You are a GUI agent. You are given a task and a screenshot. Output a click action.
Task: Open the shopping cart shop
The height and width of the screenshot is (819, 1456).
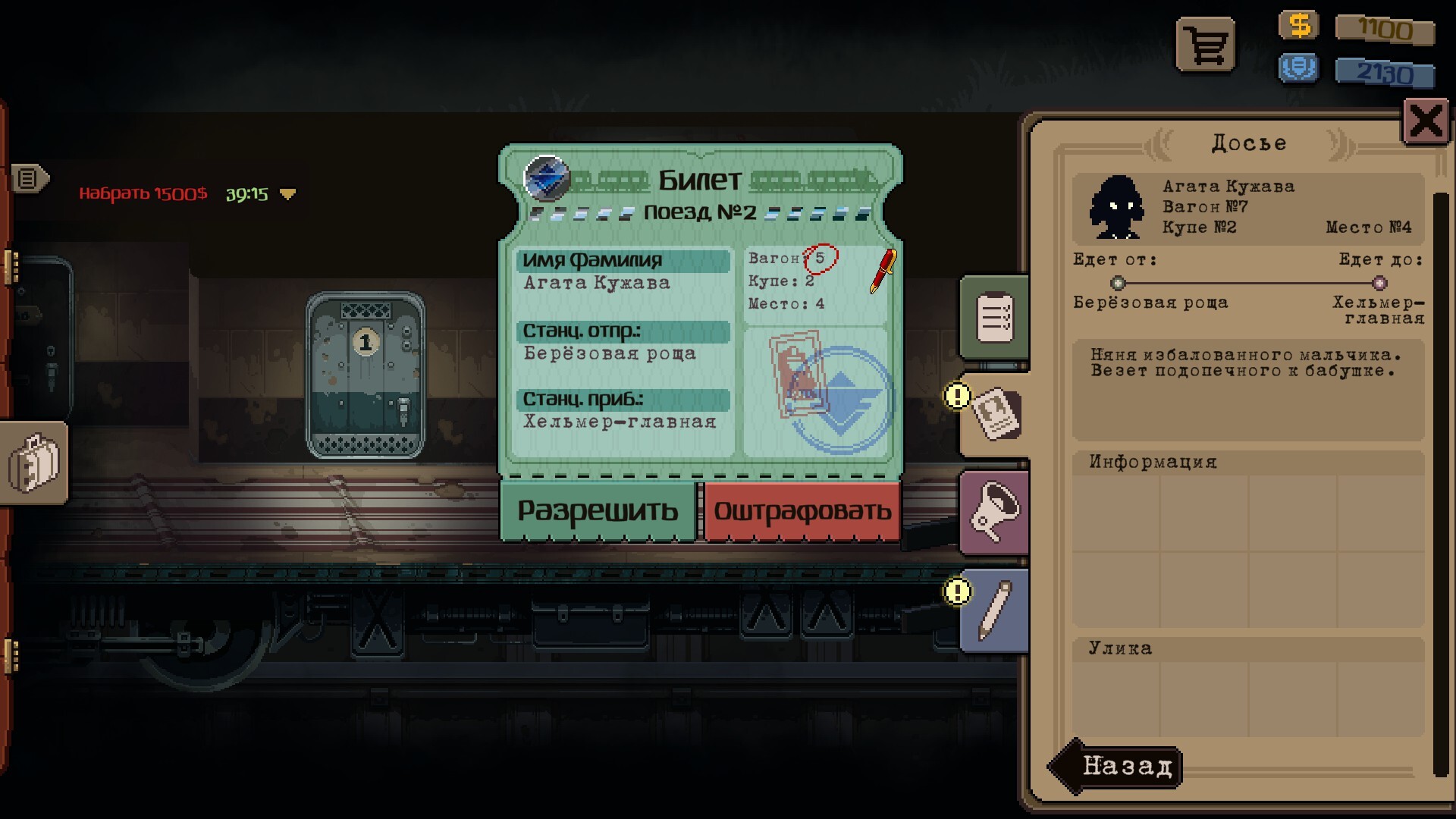[x=1205, y=46]
